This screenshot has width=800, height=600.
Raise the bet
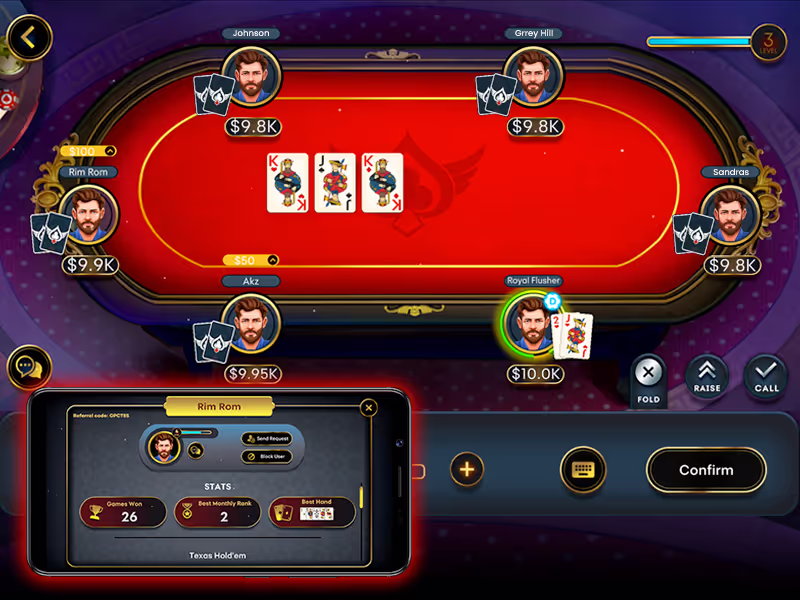pos(706,375)
